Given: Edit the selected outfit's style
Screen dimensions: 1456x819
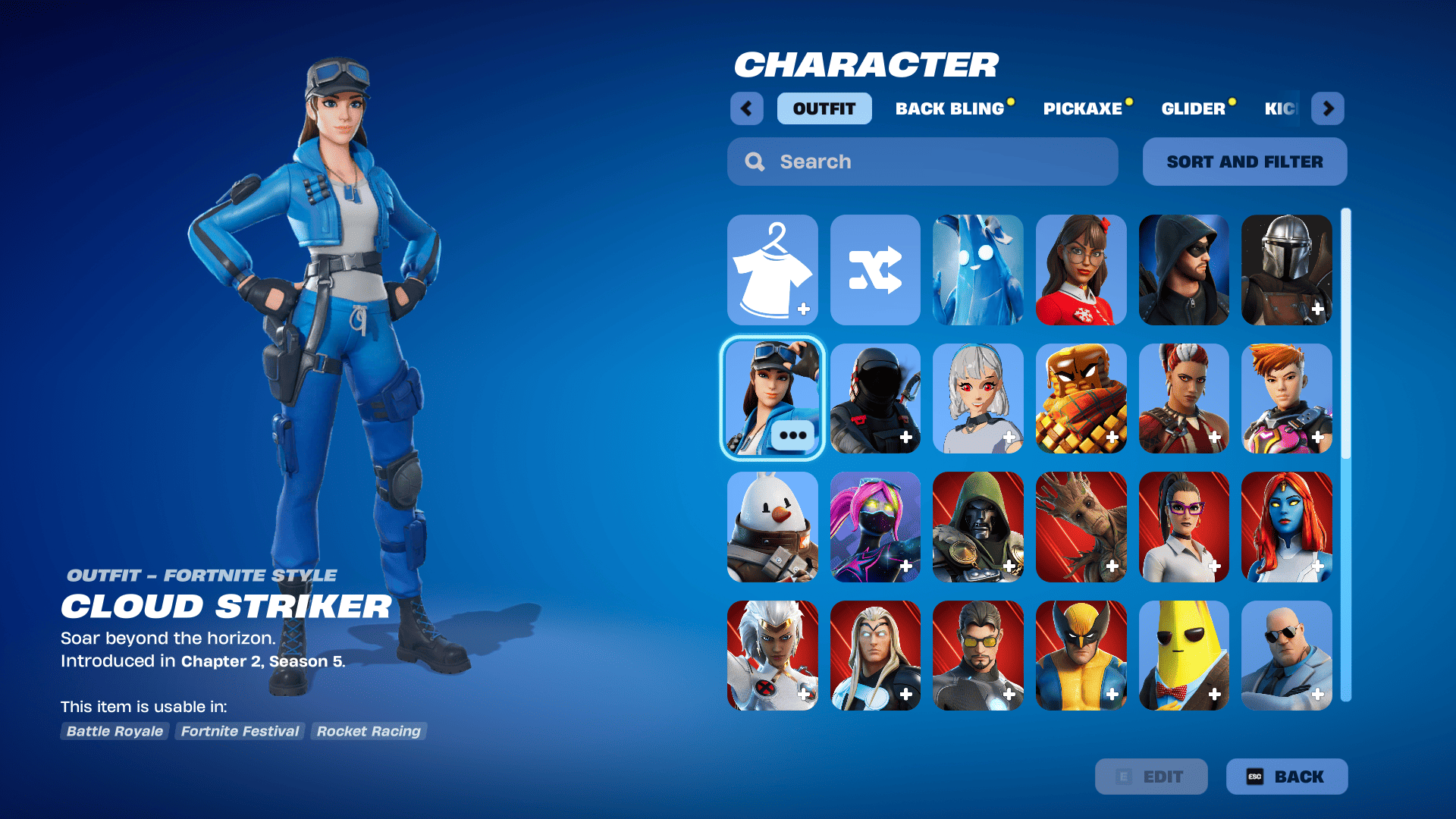Looking at the screenshot, I should [x=1151, y=777].
